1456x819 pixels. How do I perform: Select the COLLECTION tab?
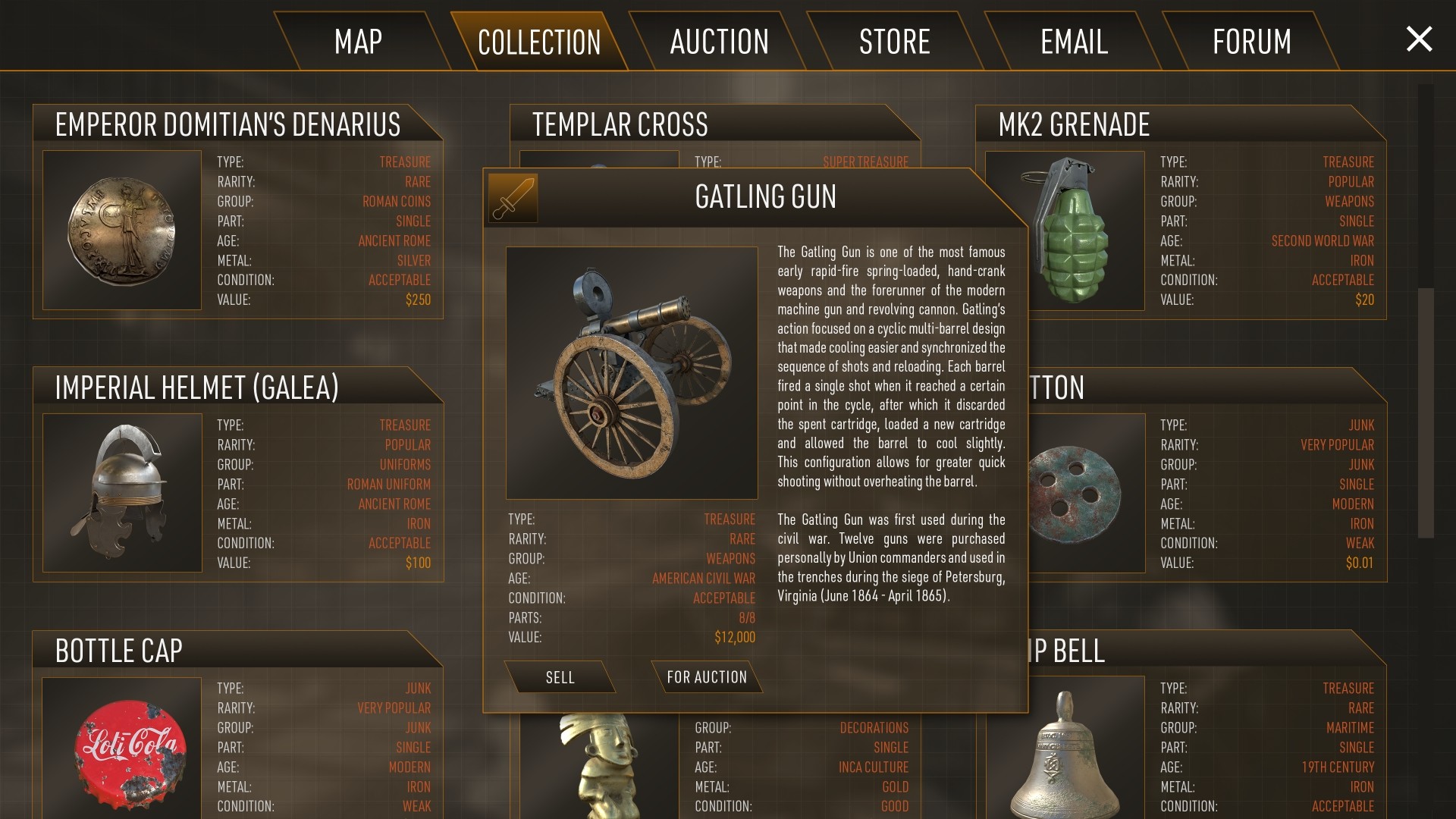(x=538, y=42)
